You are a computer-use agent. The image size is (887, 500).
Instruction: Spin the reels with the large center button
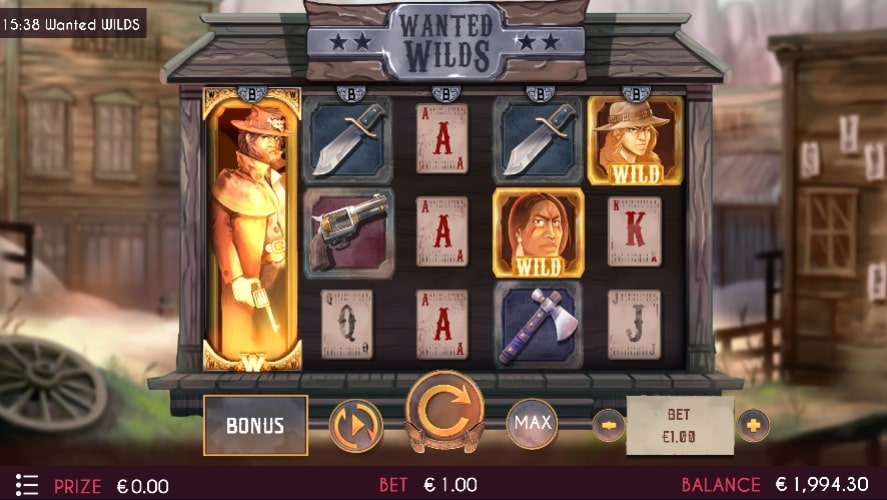click(x=444, y=412)
